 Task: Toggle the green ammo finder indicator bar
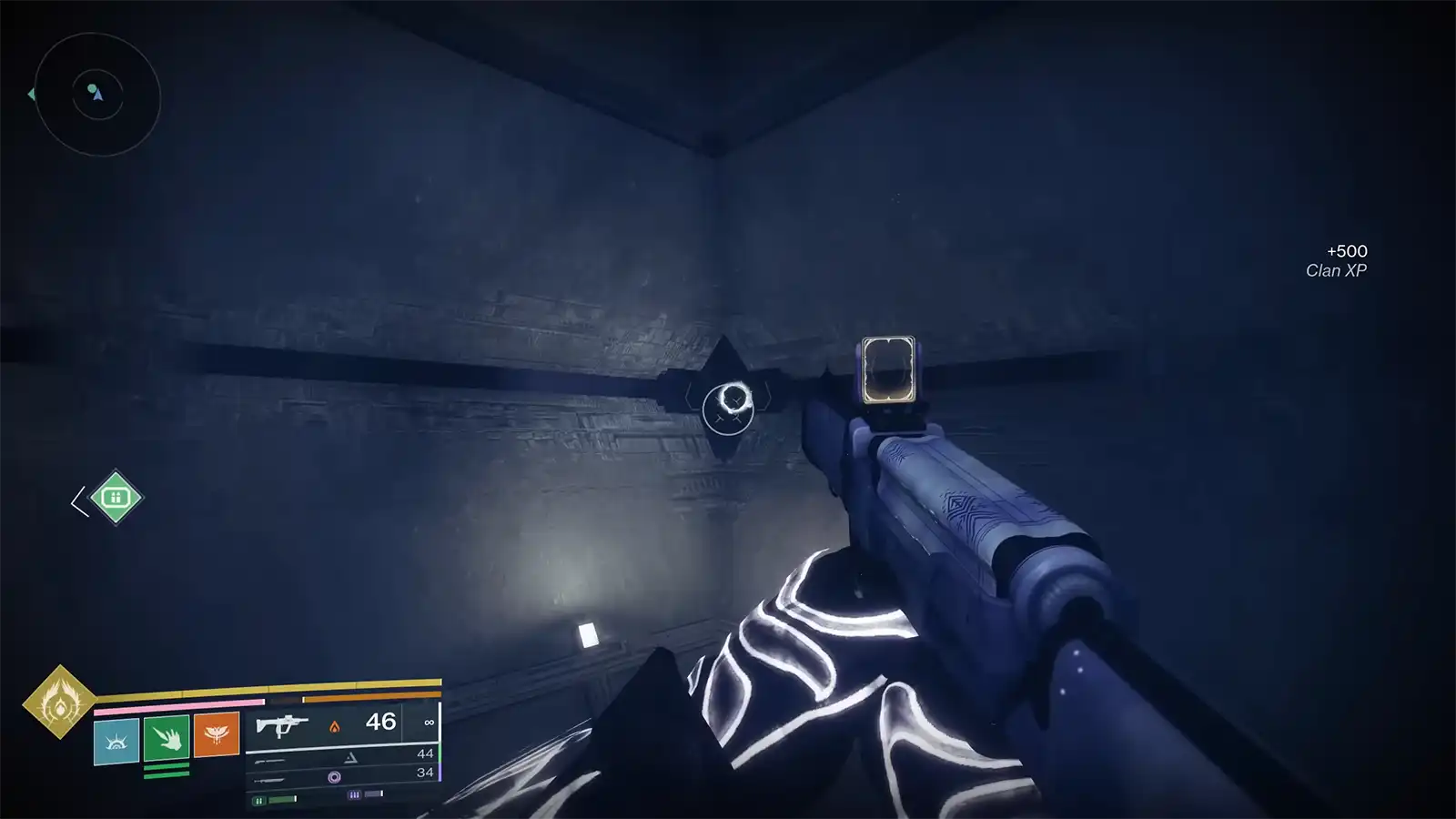(273, 801)
